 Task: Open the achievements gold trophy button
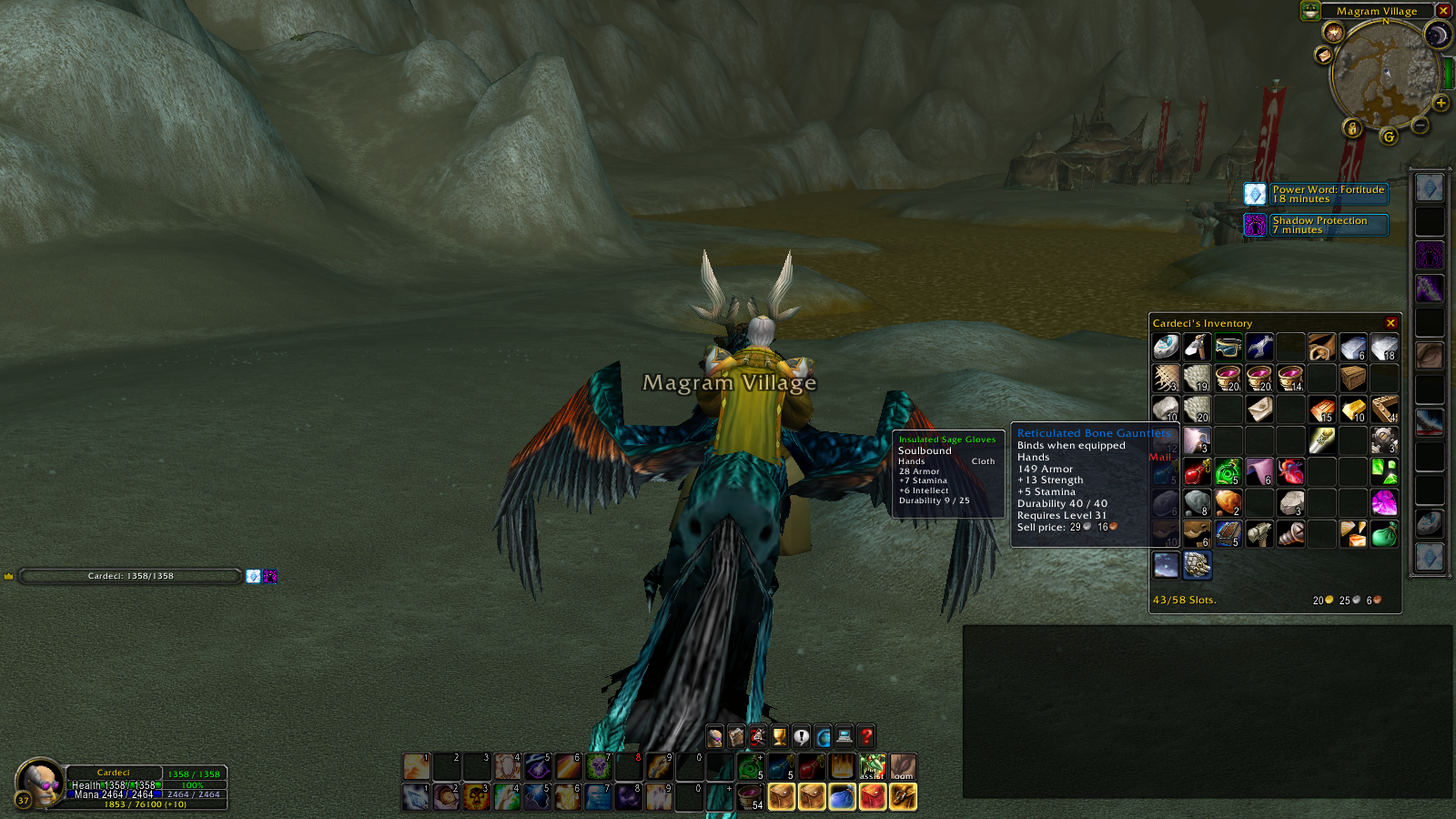pos(780,736)
